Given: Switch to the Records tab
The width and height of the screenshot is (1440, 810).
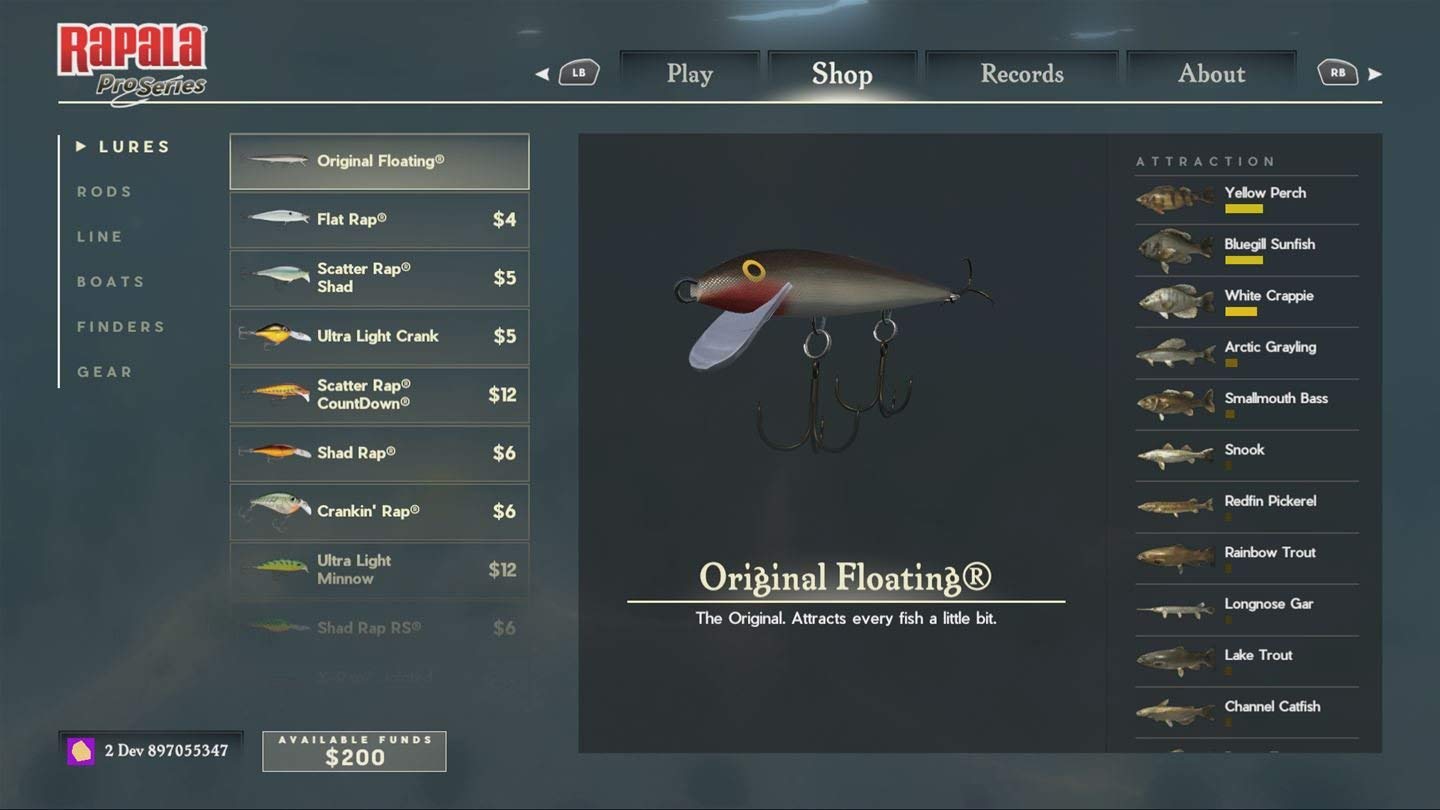Looking at the screenshot, I should pos(1021,73).
